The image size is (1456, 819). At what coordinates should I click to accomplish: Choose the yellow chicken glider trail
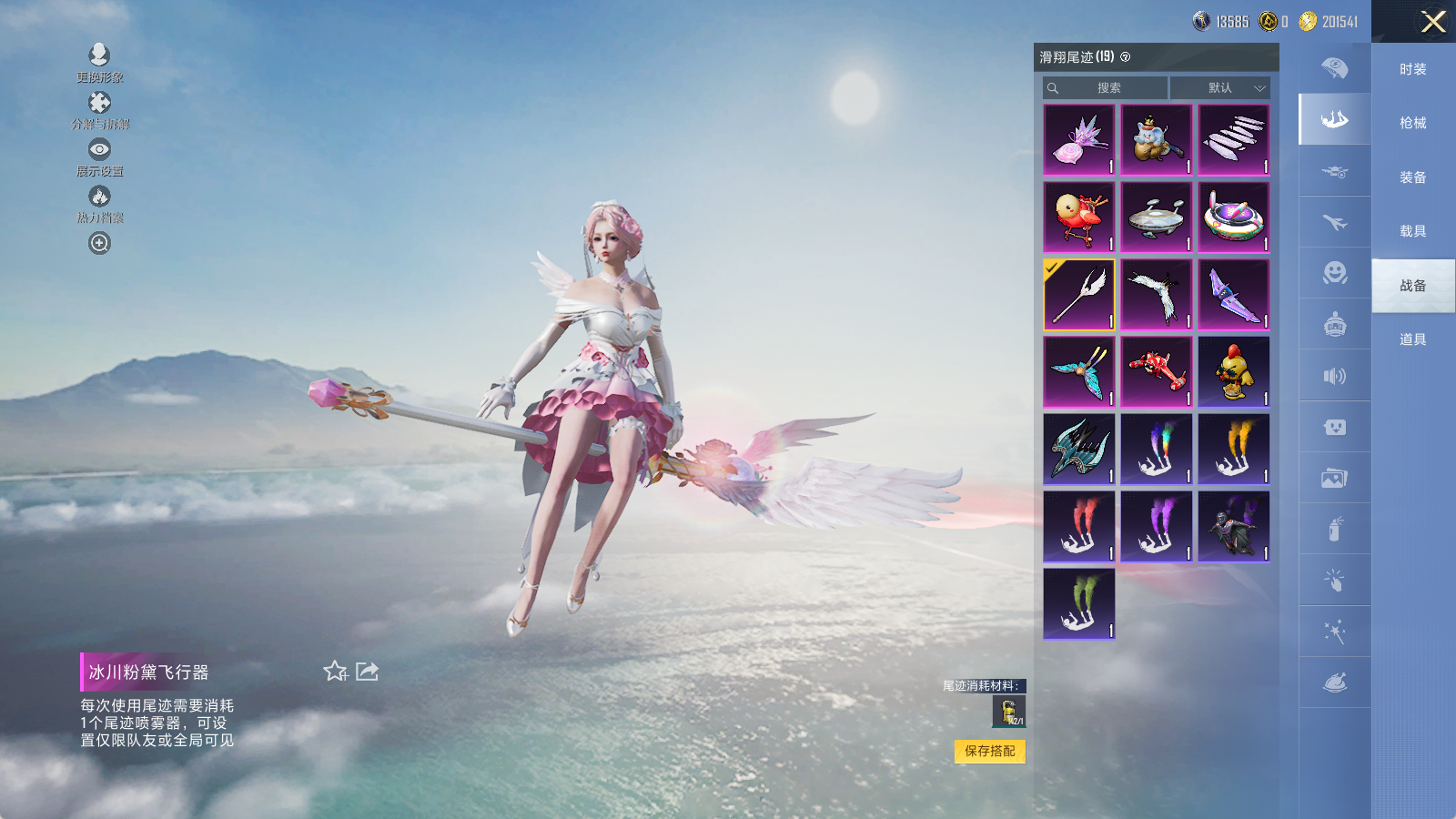tap(1234, 372)
